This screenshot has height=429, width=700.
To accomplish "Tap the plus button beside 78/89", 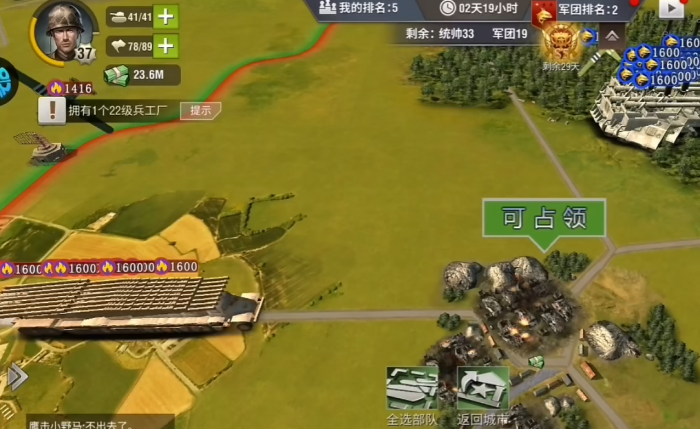I will (166, 45).
